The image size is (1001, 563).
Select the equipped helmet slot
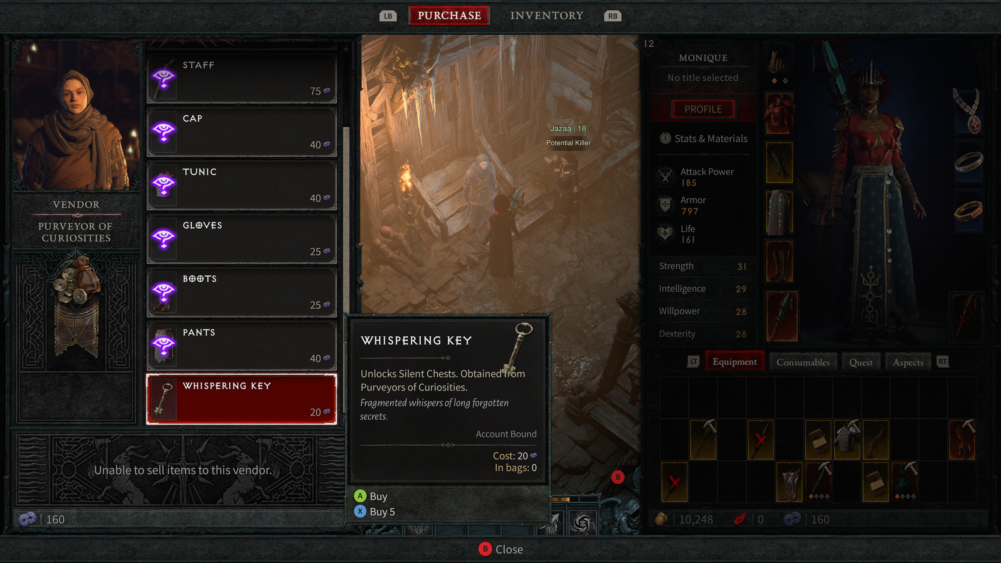tap(779, 65)
